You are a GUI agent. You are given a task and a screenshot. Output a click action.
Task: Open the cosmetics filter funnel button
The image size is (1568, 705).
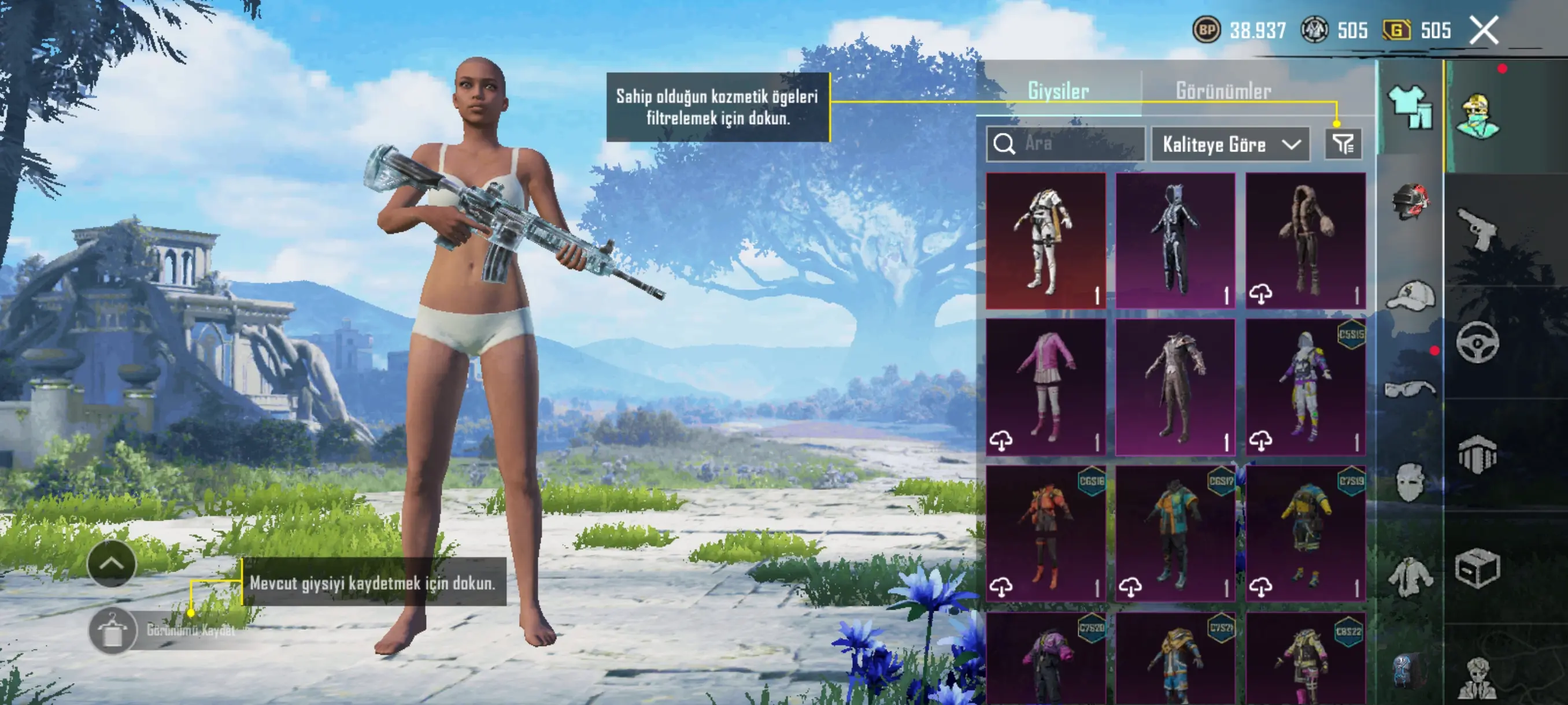click(1343, 144)
